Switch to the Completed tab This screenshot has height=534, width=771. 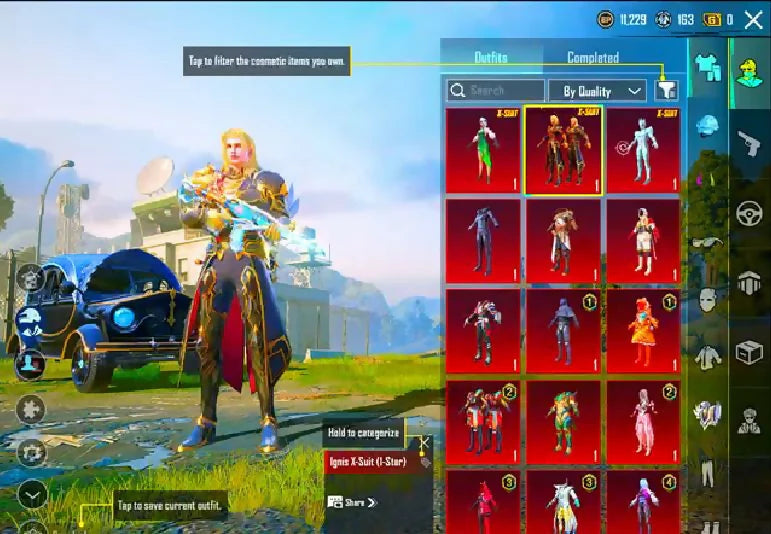click(x=593, y=58)
